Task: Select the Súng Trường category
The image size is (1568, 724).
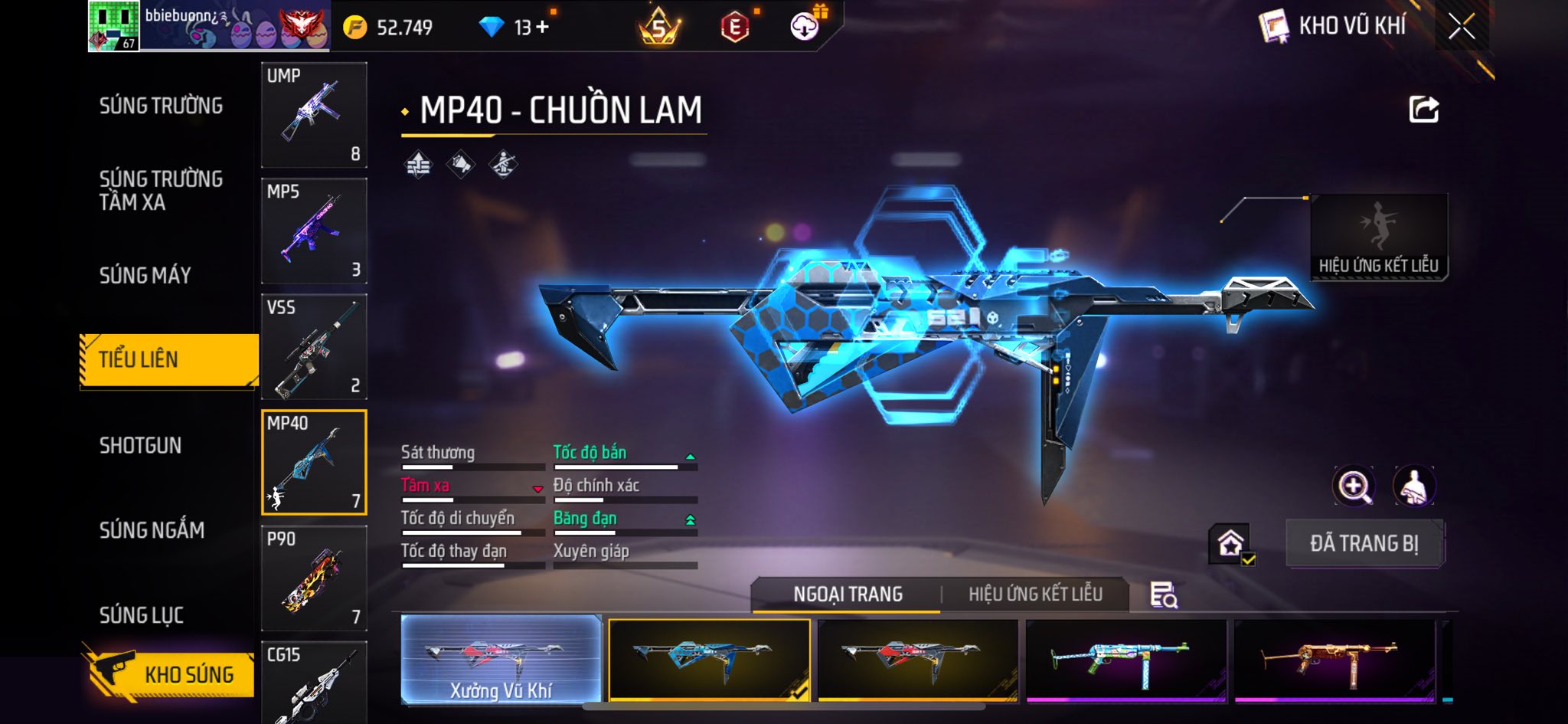Action: pyautogui.click(x=161, y=106)
